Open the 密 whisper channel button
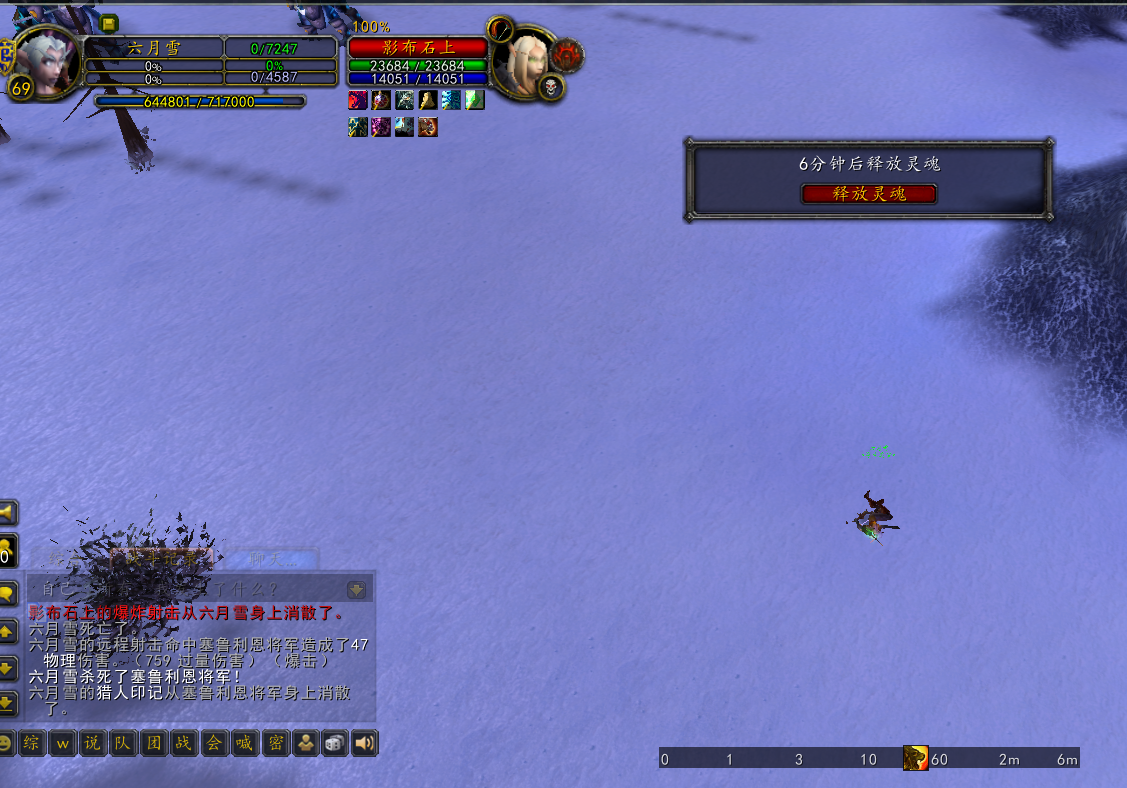 [275, 743]
